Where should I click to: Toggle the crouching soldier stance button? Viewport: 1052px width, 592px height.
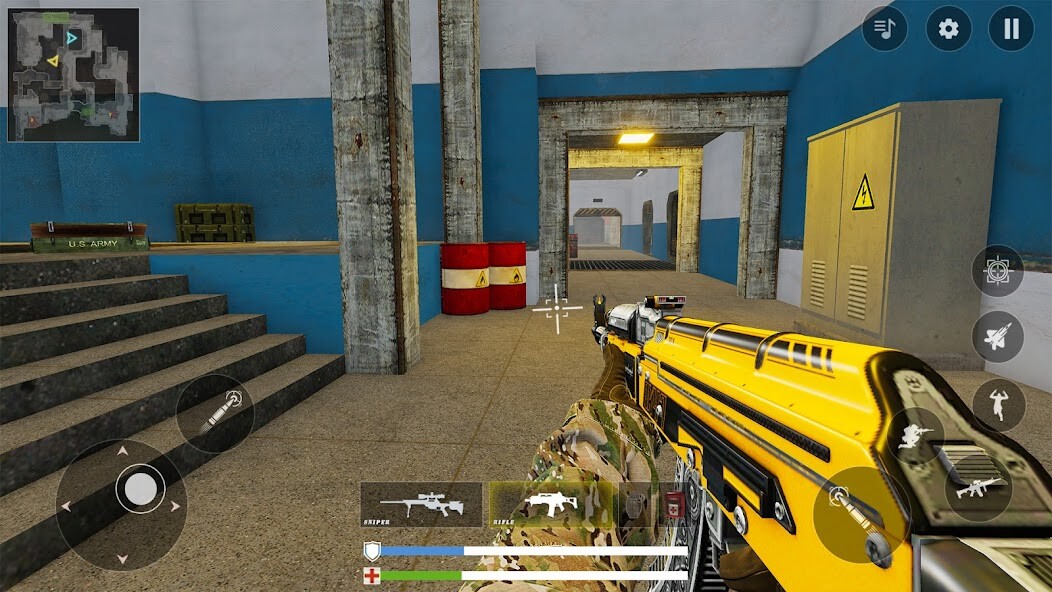click(916, 436)
